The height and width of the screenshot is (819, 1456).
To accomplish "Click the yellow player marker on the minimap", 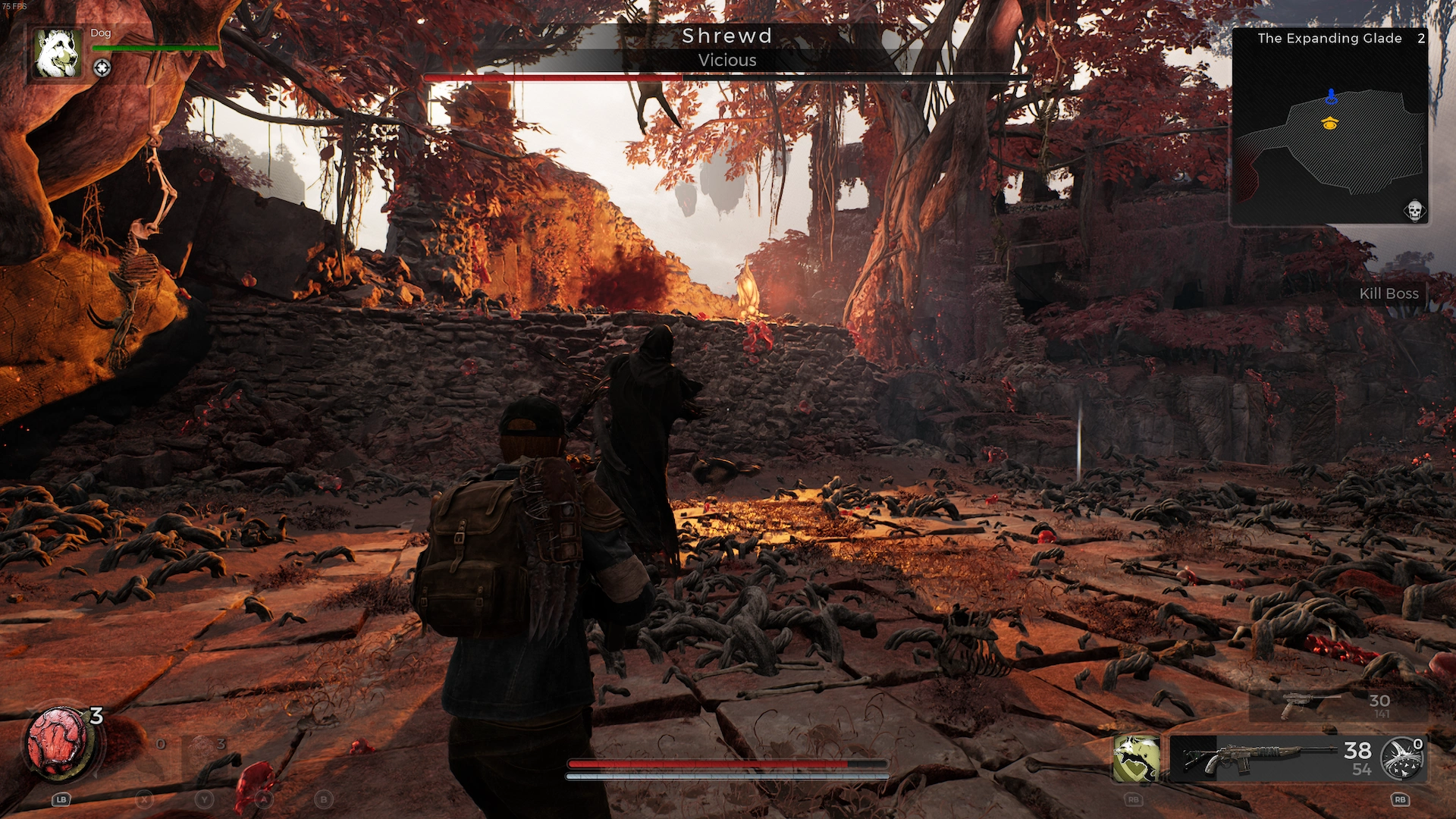I will (x=1329, y=123).
